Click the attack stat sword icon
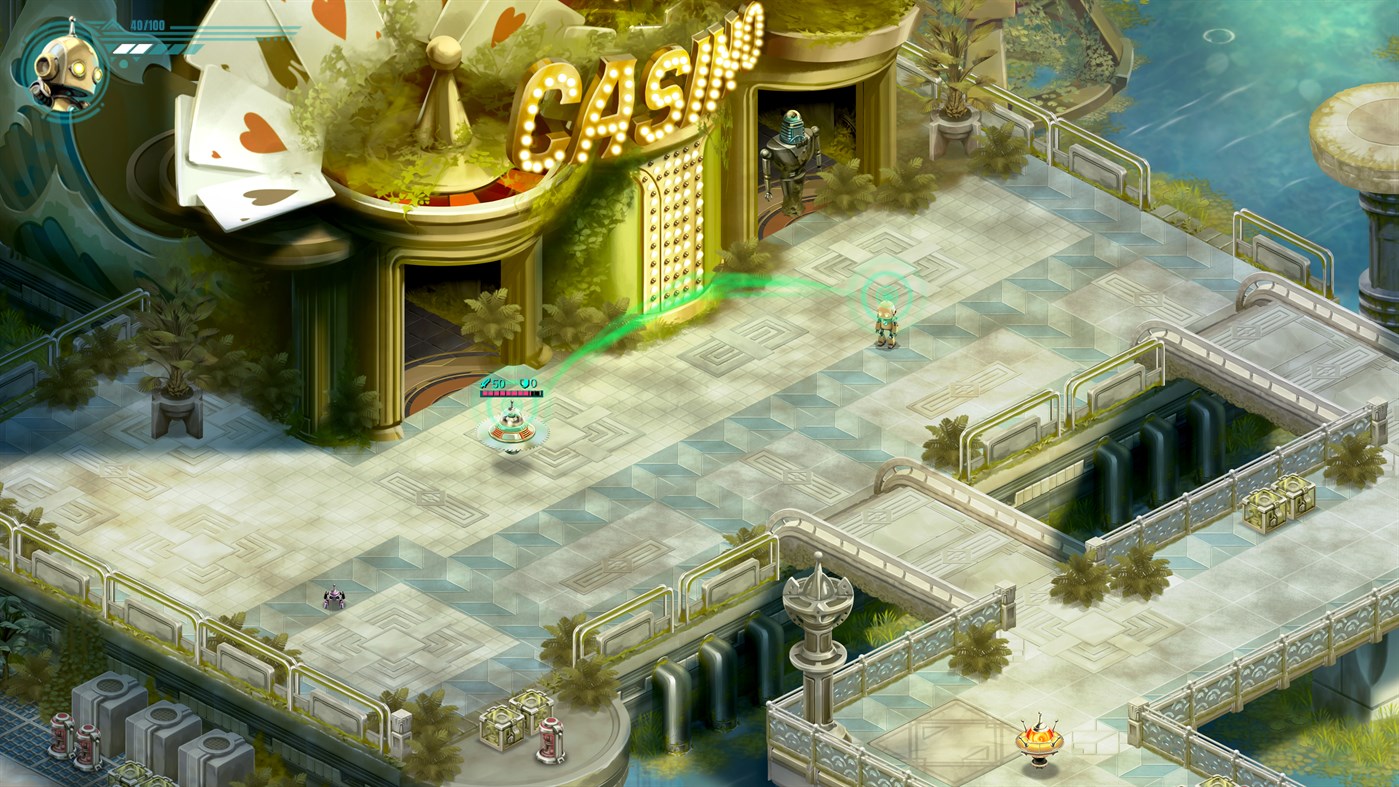This screenshot has width=1399, height=787. (488, 383)
